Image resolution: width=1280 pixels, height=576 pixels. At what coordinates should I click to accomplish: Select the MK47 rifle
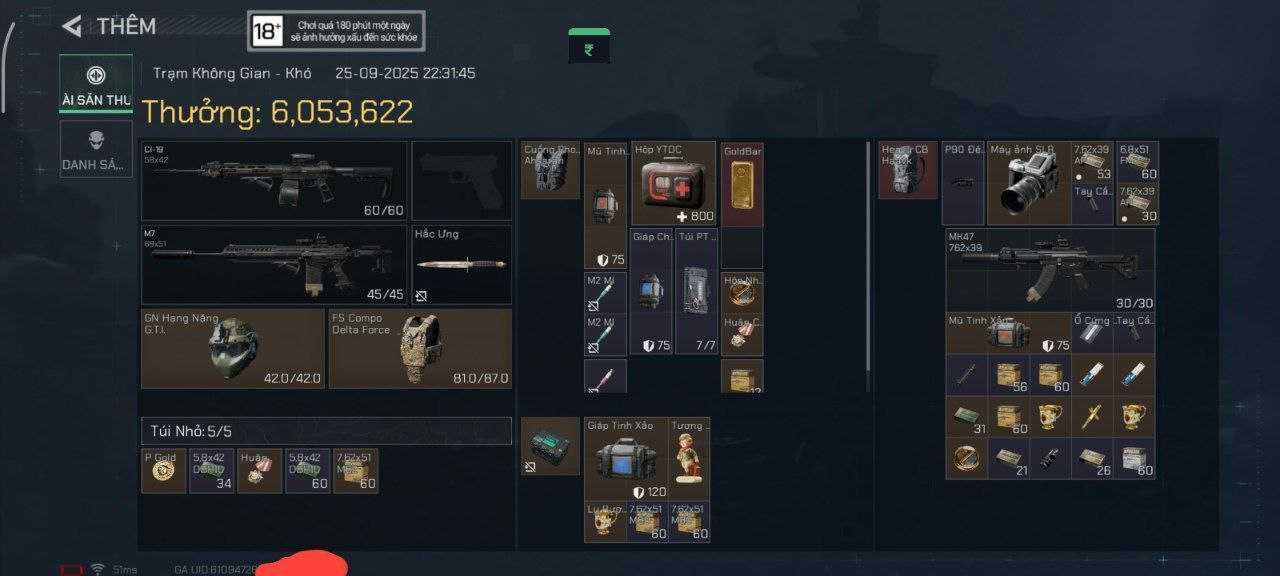click(x=1050, y=268)
